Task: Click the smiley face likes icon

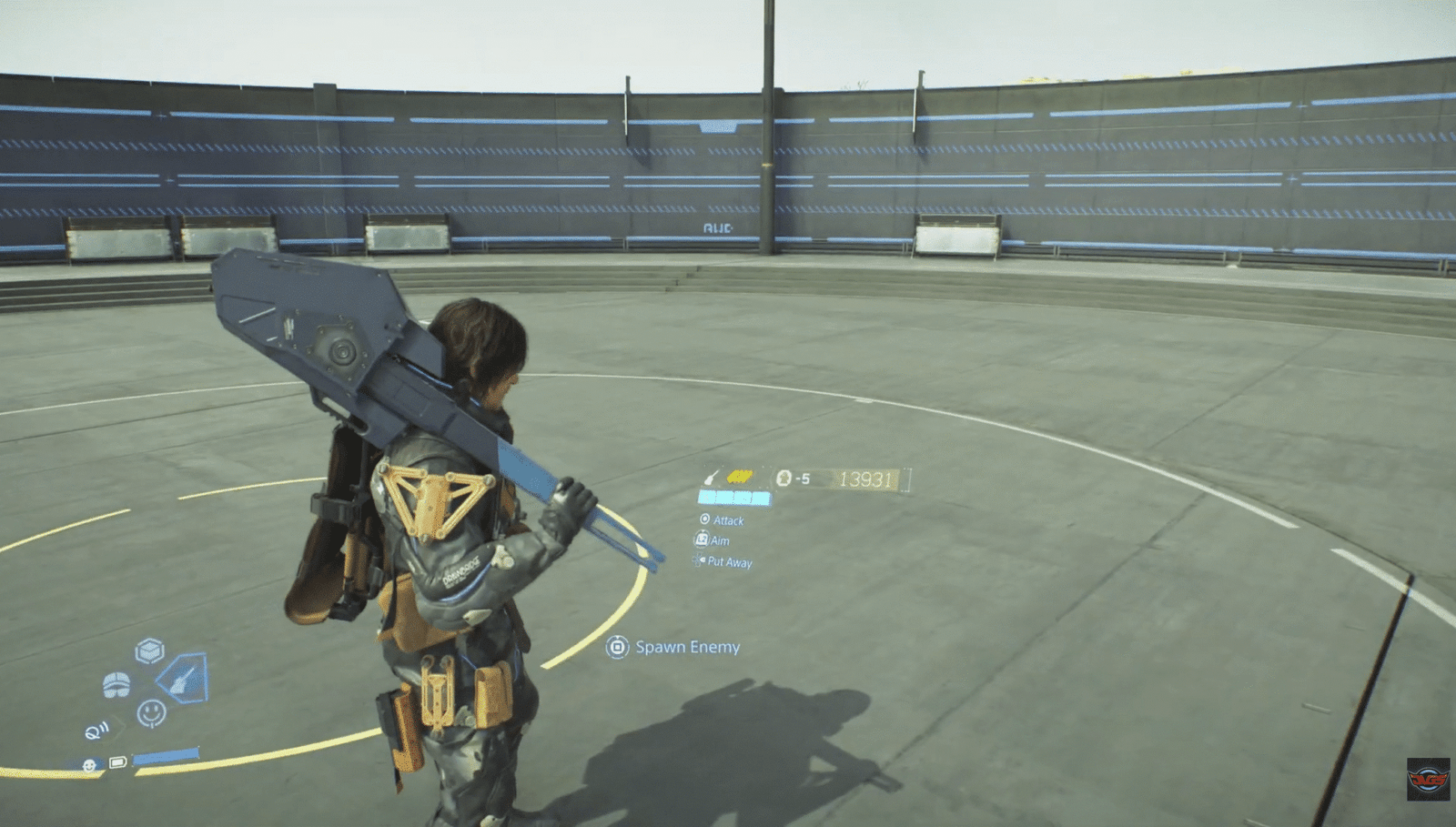Action: [151, 711]
